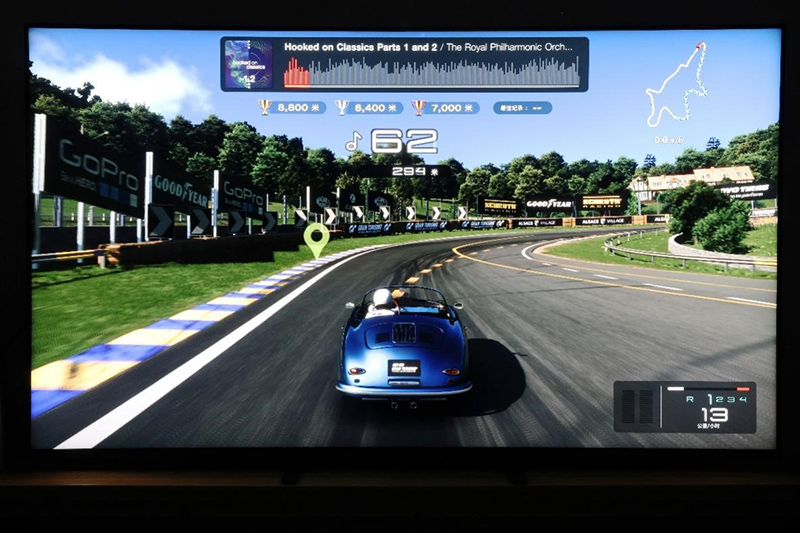Click the Hooked on Classics album art thumbnail
Viewport: 800px width, 533px height.
[248, 64]
